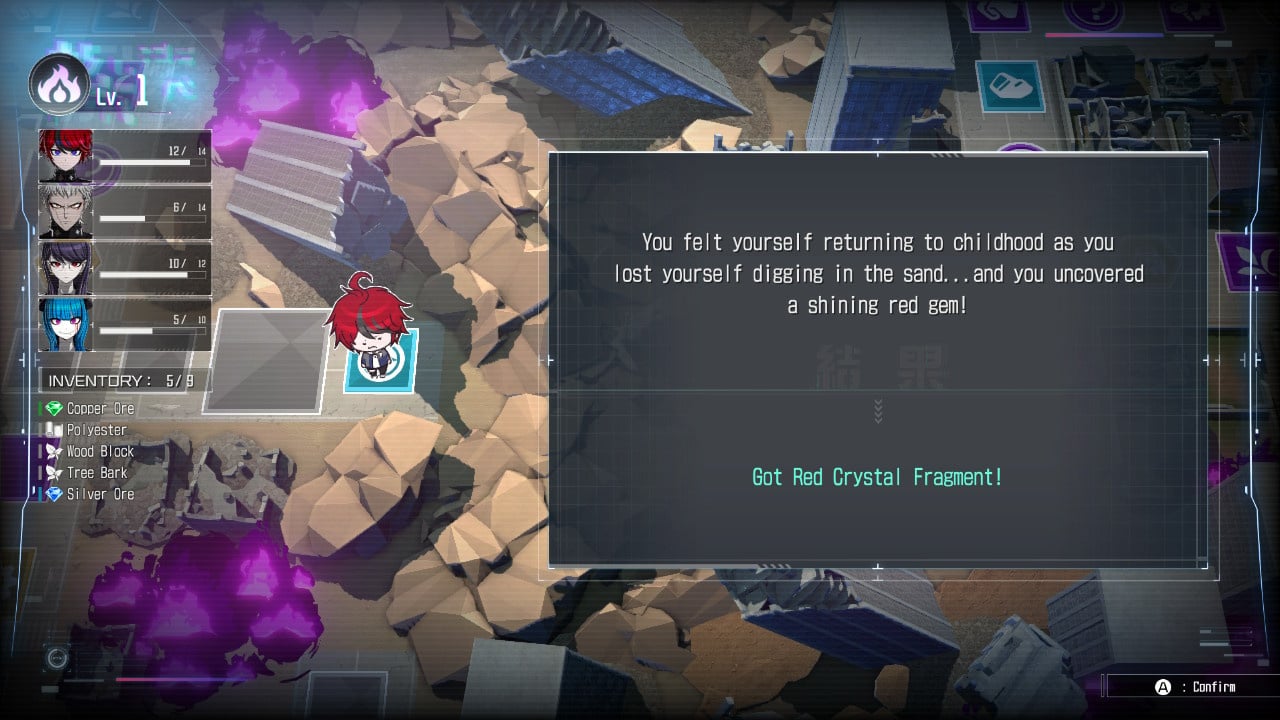Advance the red gem result message box
1280x720 pixels.
(877, 360)
